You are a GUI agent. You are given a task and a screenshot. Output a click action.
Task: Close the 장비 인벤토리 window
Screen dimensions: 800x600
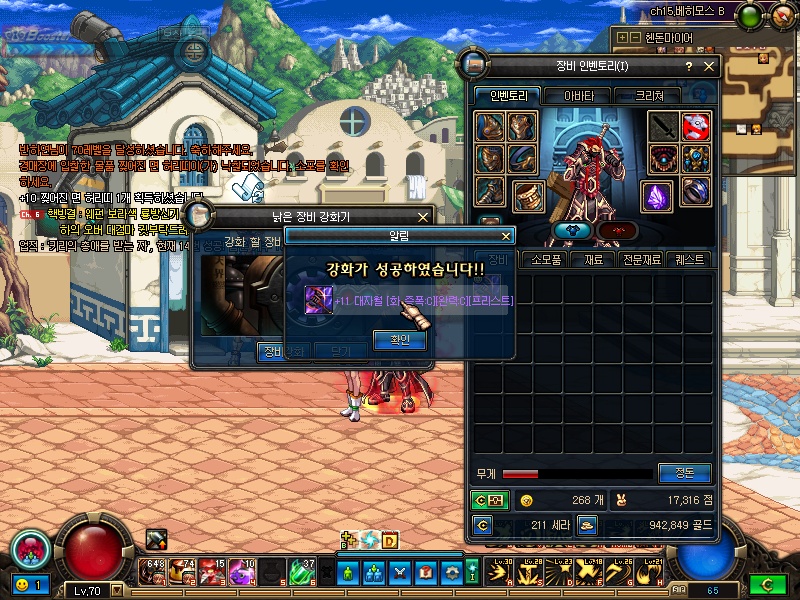click(710, 66)
